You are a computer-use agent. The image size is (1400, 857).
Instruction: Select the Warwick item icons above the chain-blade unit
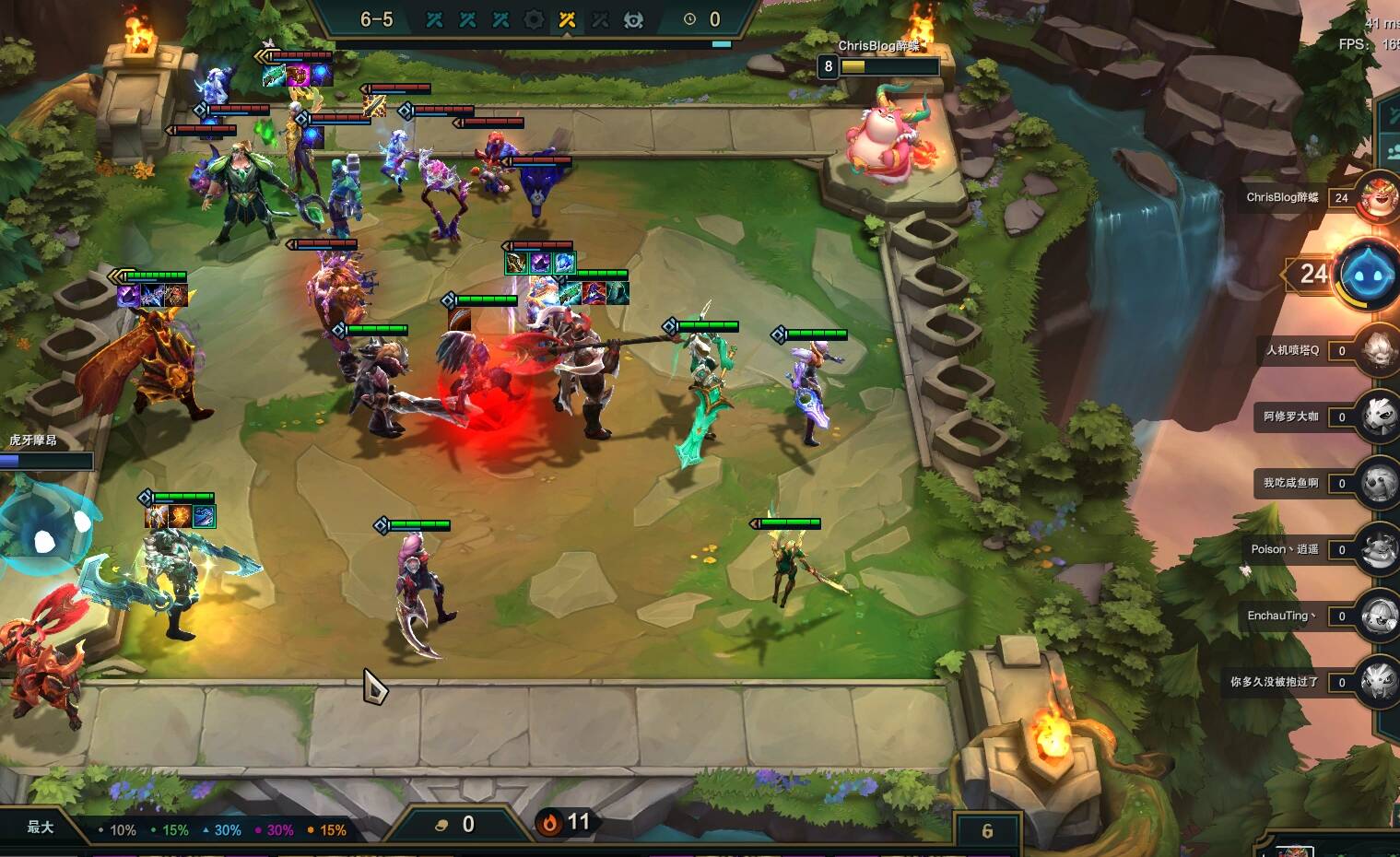click(x=180, y=517)
